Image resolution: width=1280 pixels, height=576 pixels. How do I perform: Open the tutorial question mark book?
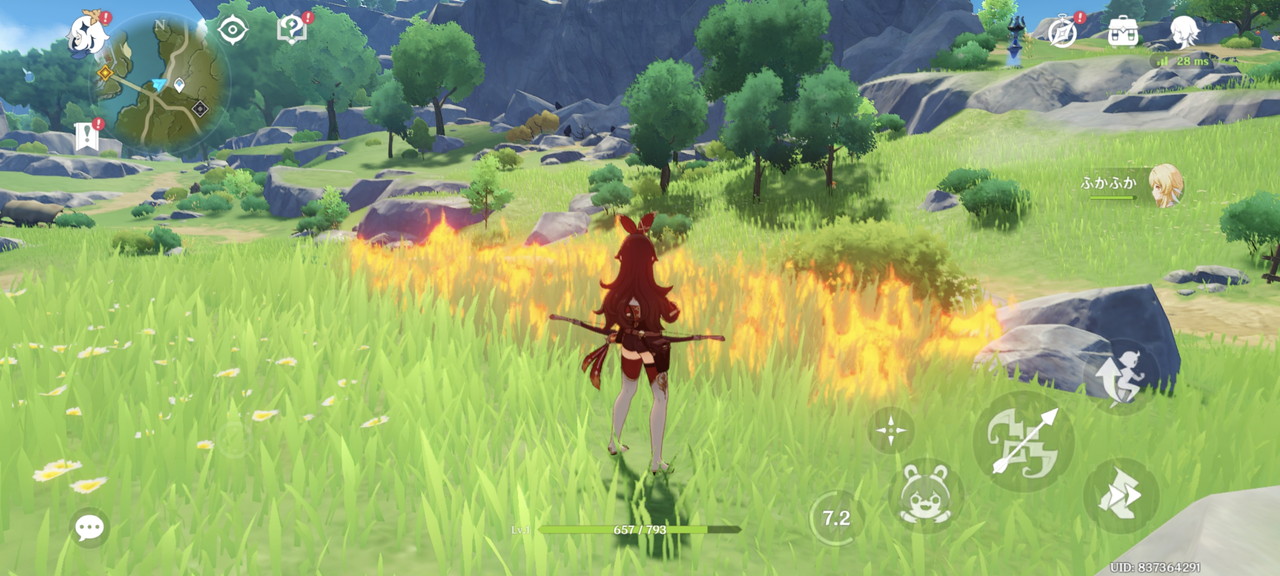(x=291, y=30)
